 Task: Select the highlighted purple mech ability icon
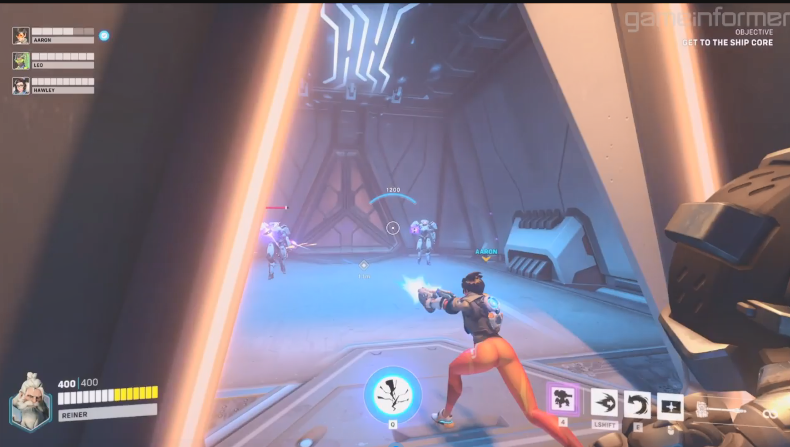point(563,401)
